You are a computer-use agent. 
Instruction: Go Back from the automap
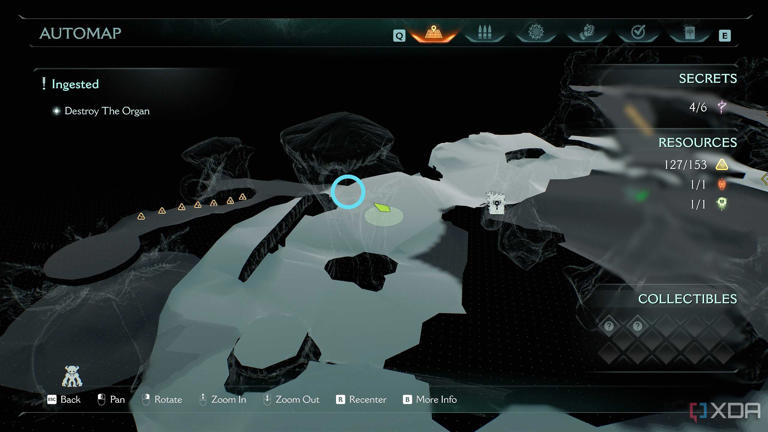(63, 400)
